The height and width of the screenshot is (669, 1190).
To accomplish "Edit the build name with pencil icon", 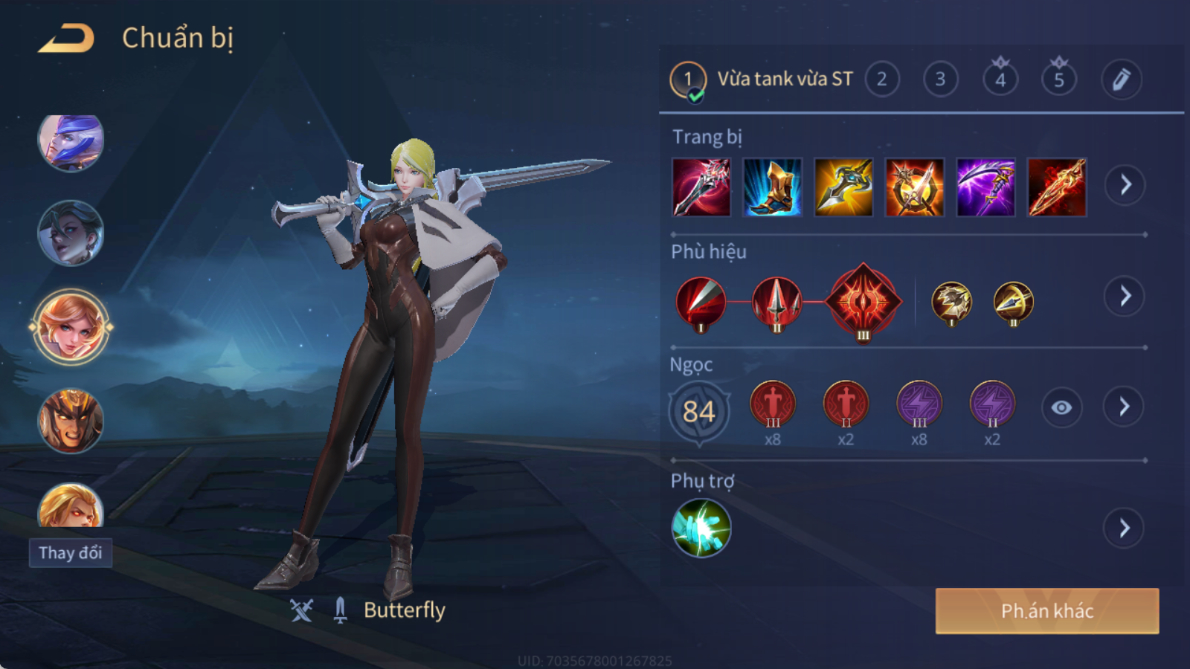I will pos(1121,79).
